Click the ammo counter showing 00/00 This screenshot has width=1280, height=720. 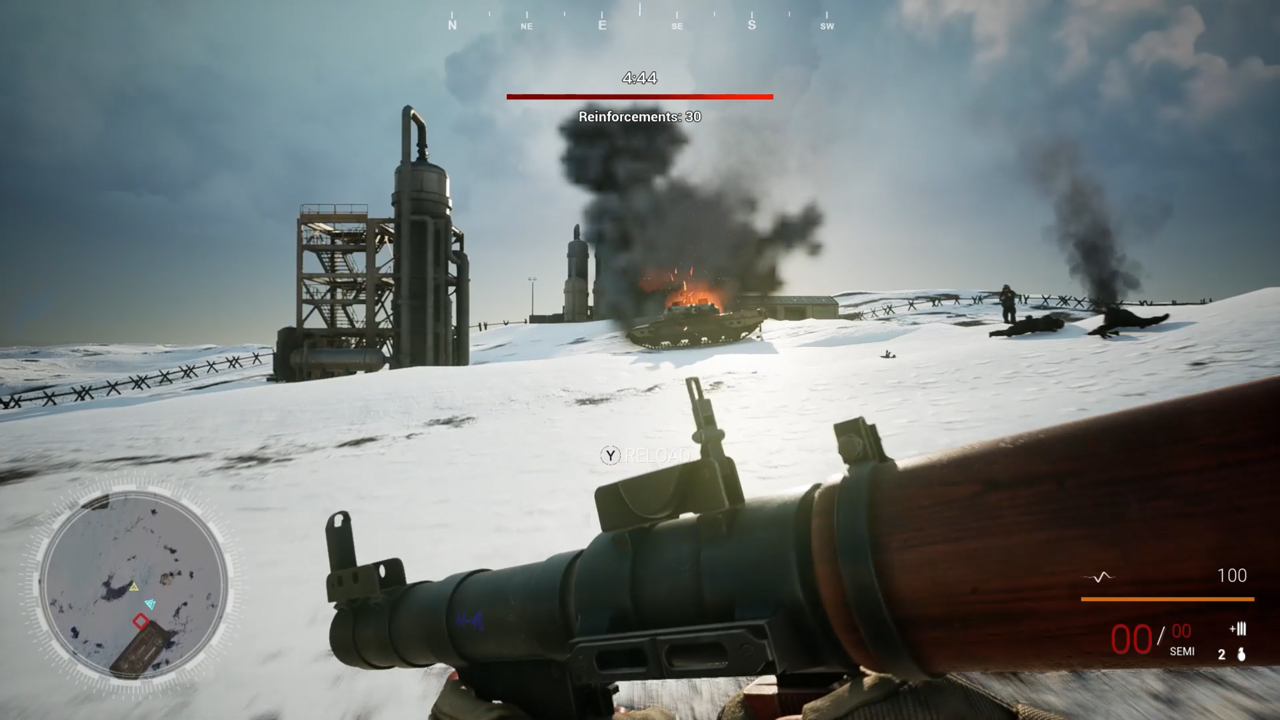(1148, 637)
